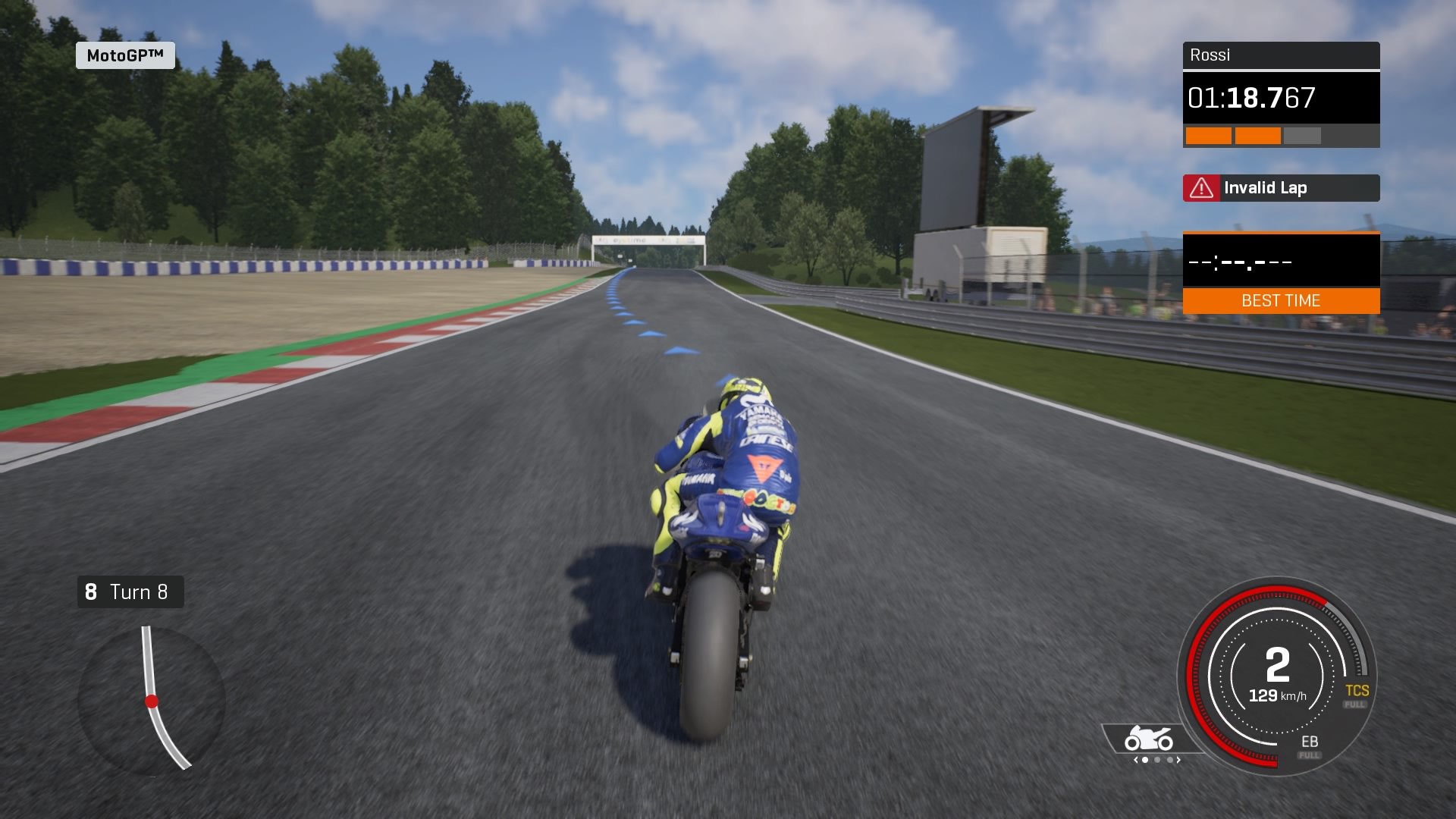Toggle the first pagination dot under the bike icon
The width and height of the screenshot is (1456, 819).
click(x=1145, y=760)
